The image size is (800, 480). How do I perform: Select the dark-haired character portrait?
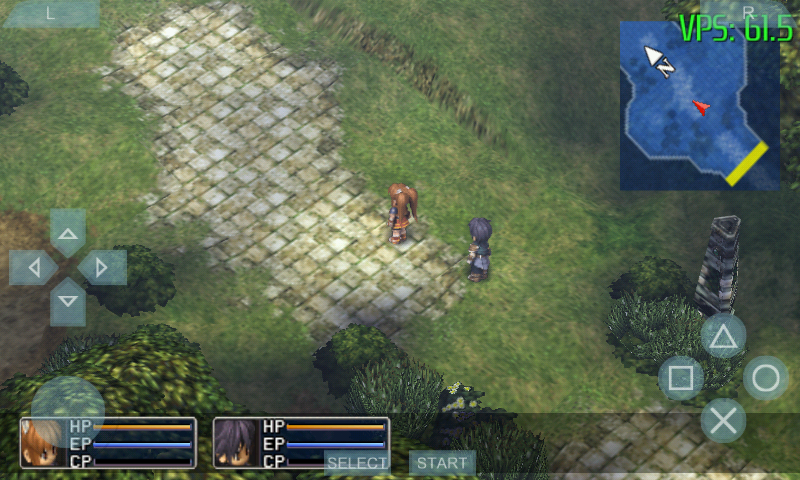click(237, 443)
